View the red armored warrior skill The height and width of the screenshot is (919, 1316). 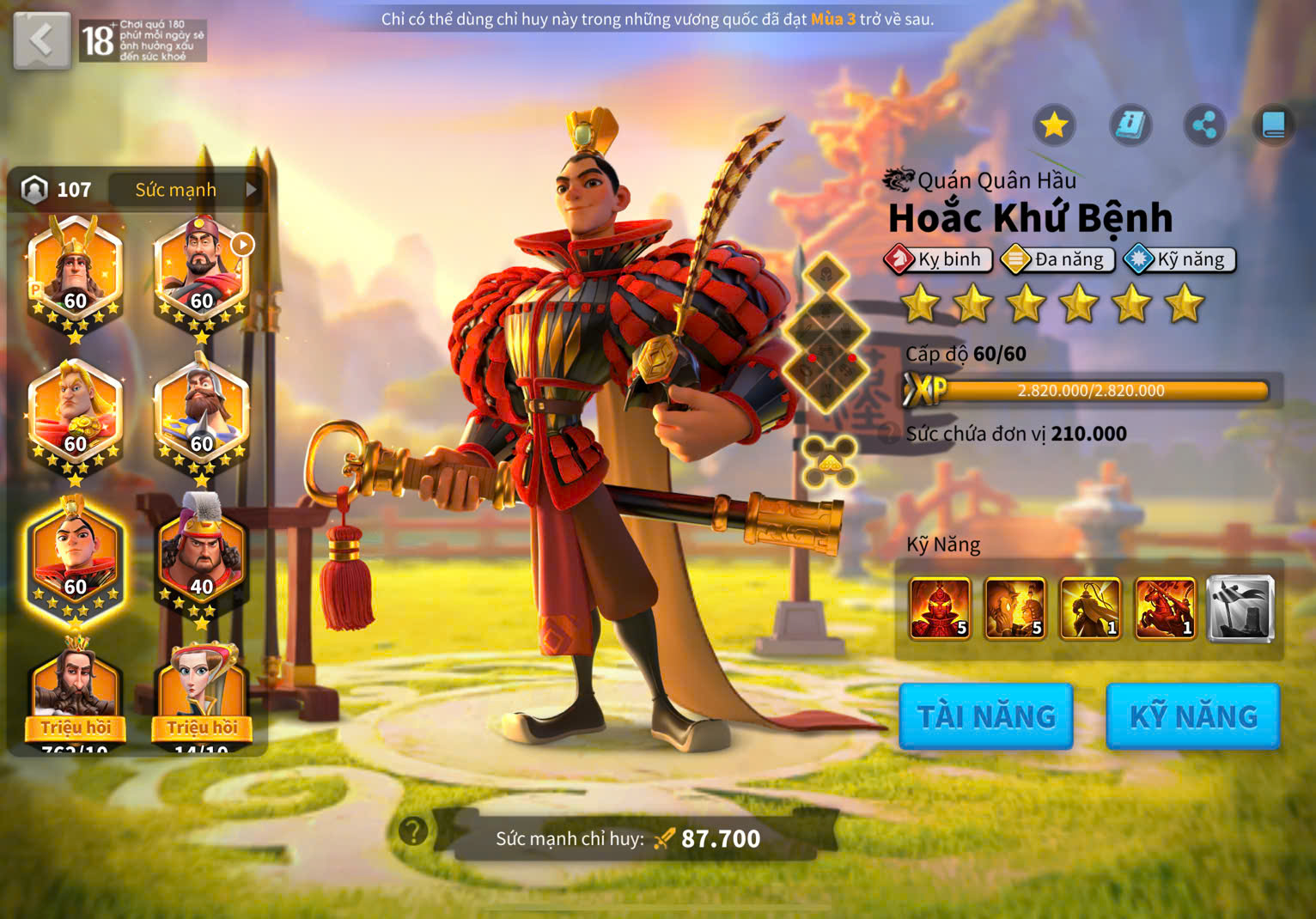[x=941, y=609]
